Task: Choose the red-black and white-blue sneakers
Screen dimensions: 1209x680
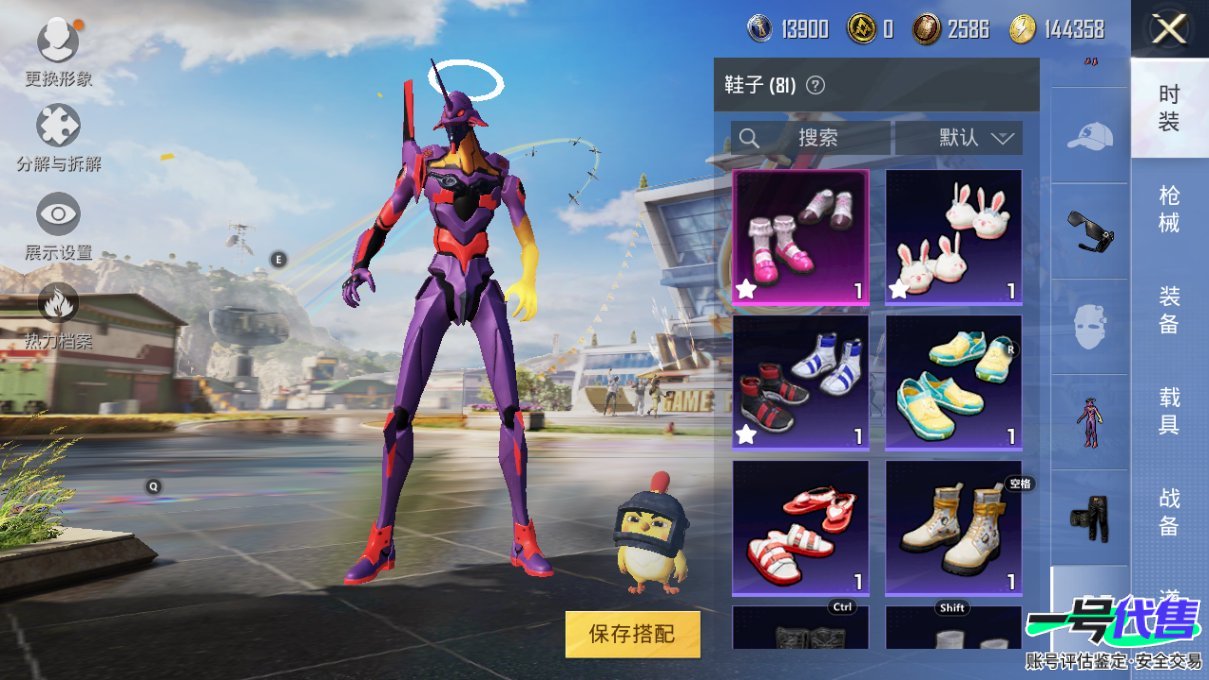Action: [x=800, y=382]
